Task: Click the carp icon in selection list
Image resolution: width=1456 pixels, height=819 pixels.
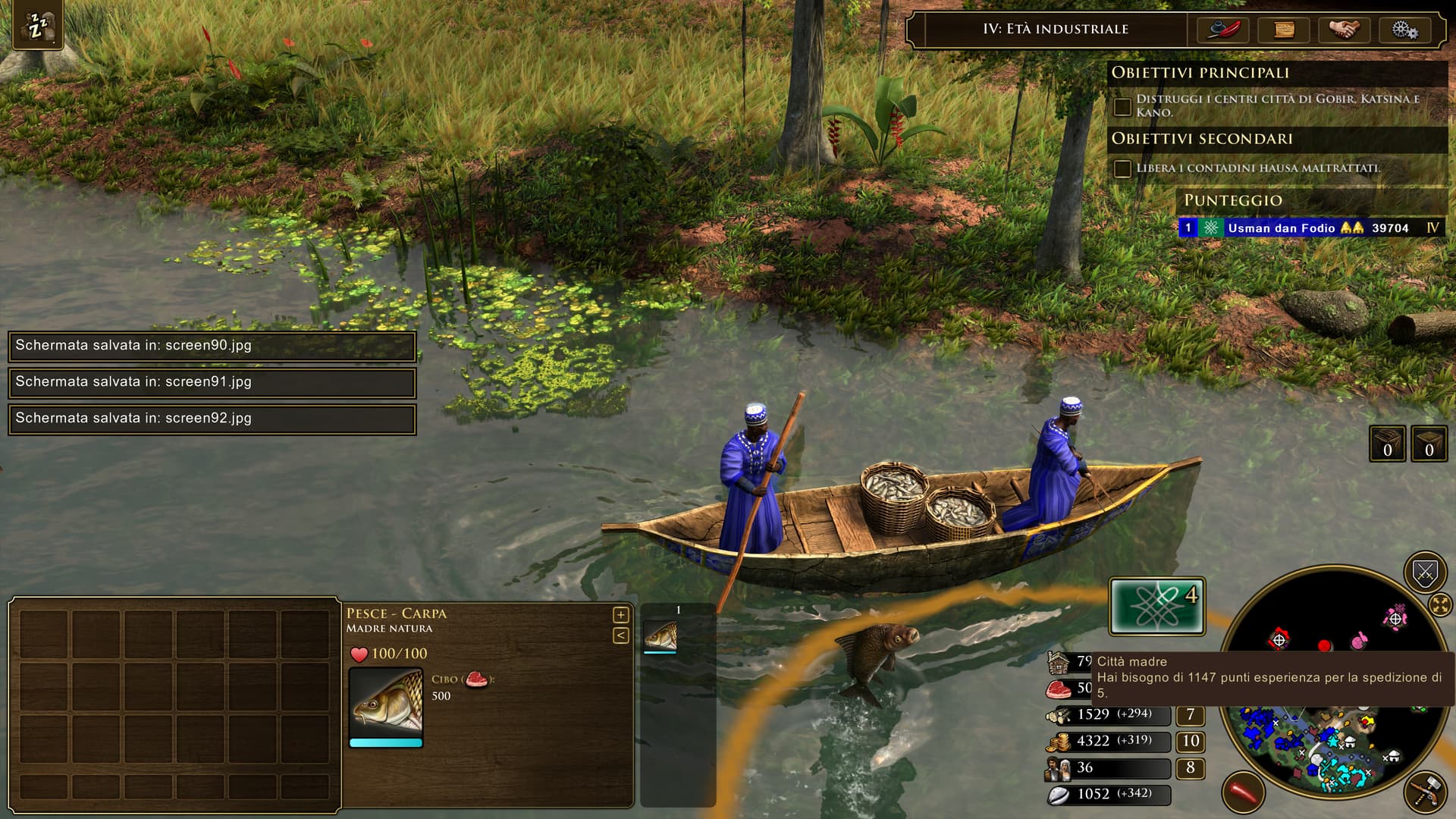Action: [x=660, y=636]
